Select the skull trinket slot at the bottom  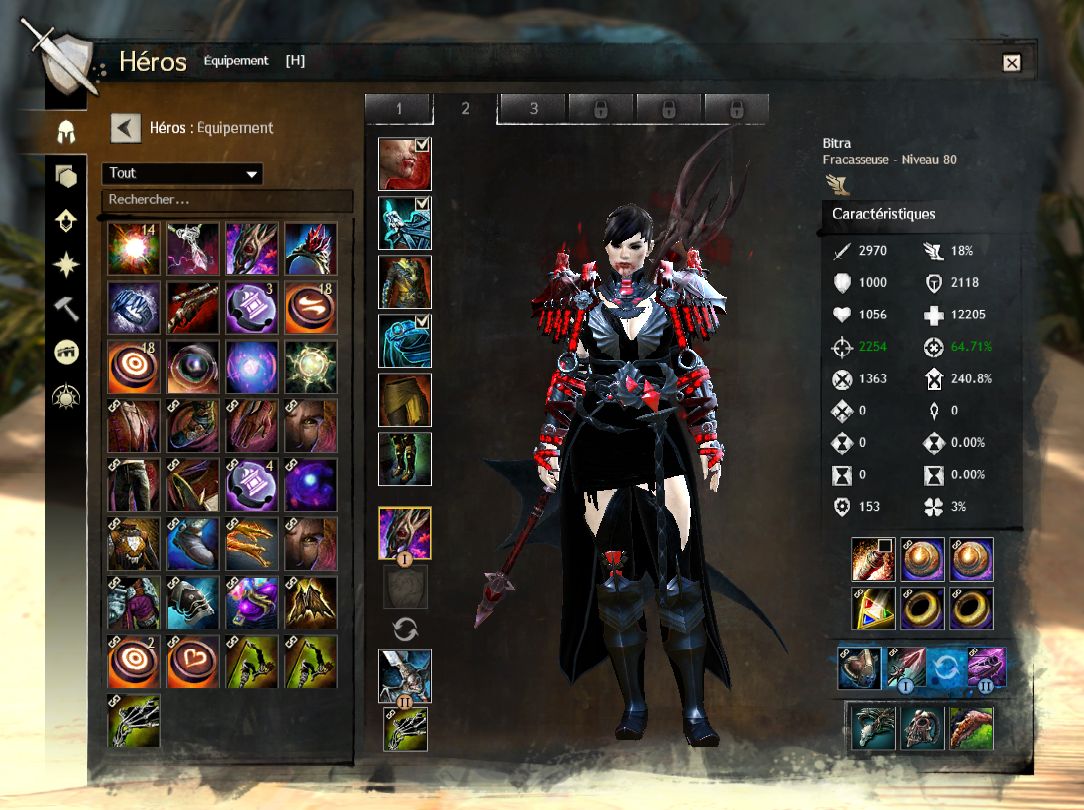tap(922, 728)
